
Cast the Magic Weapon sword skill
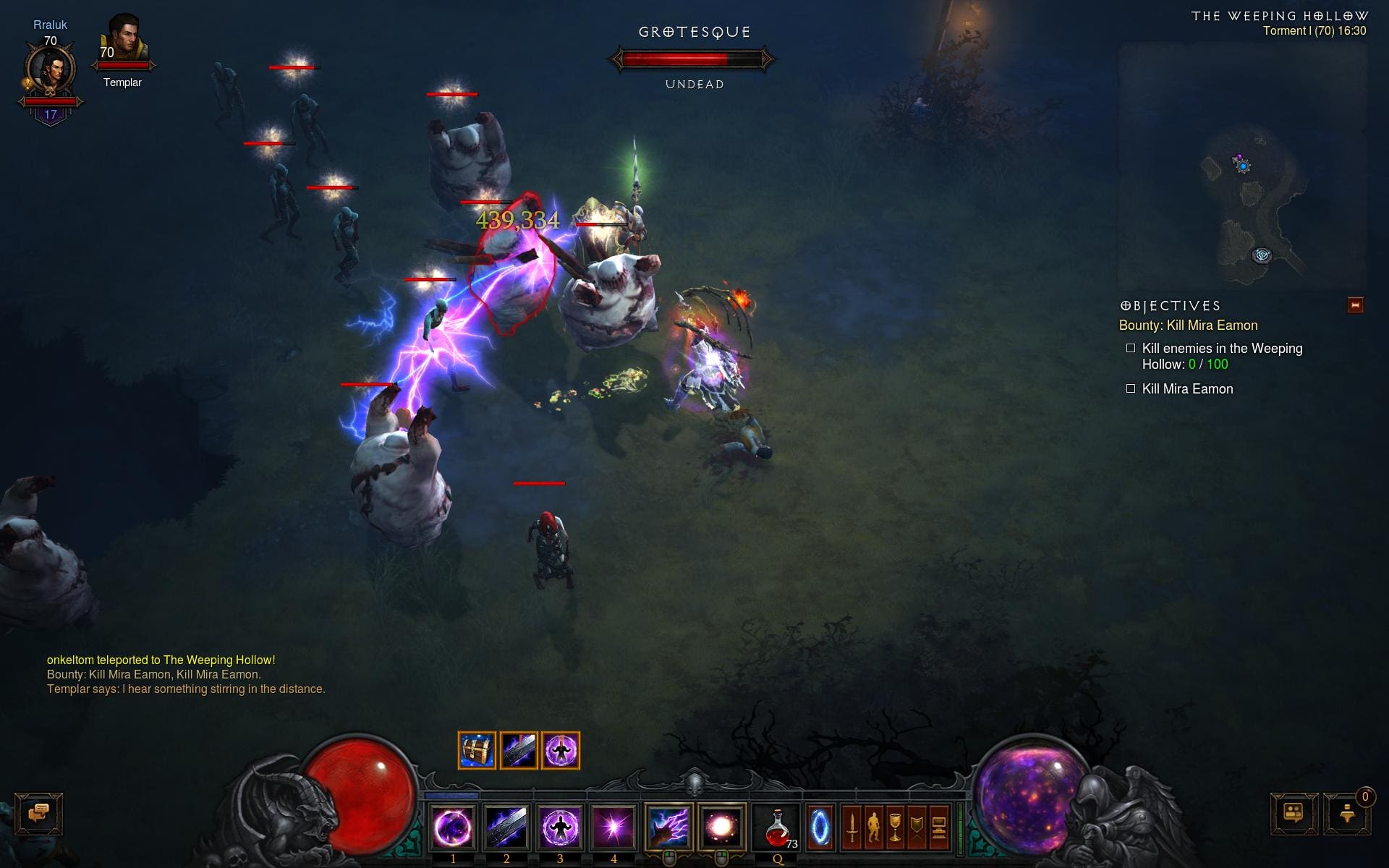coord(506,827)
